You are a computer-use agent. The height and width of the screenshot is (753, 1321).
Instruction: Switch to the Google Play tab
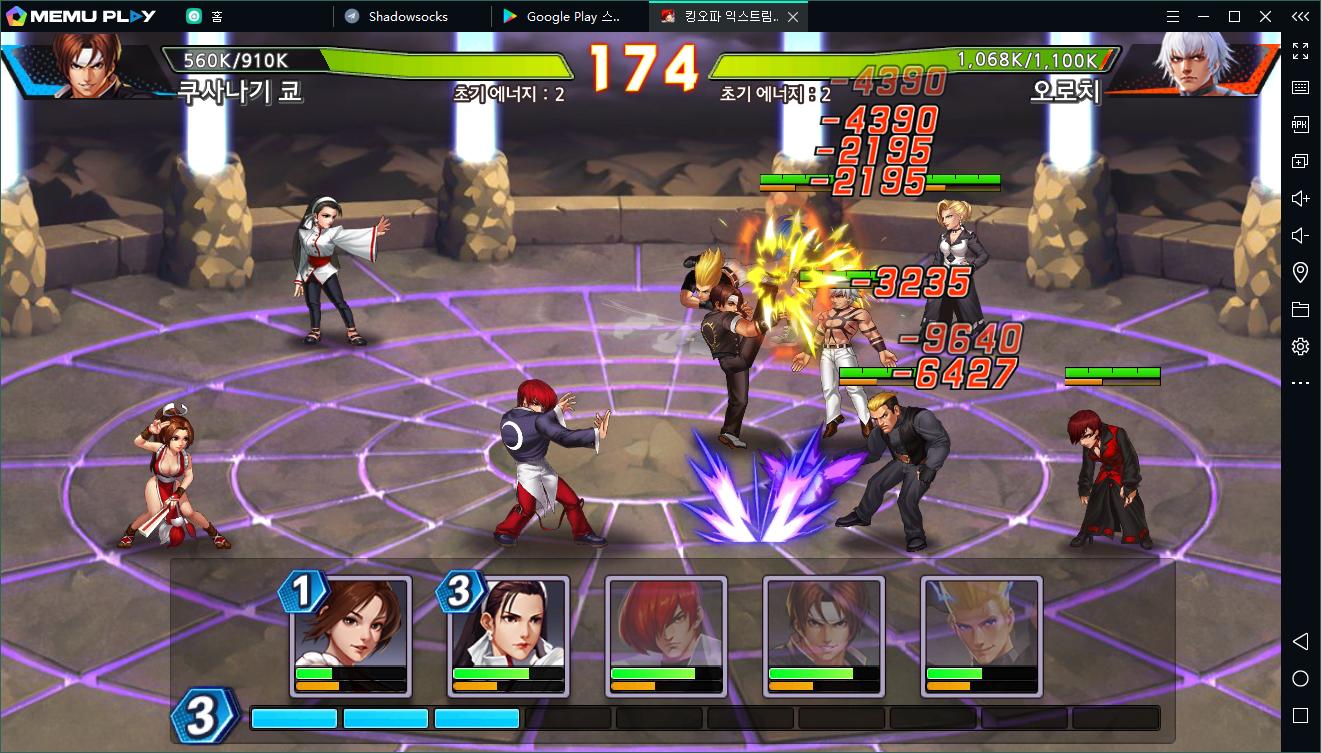point(572,16)
